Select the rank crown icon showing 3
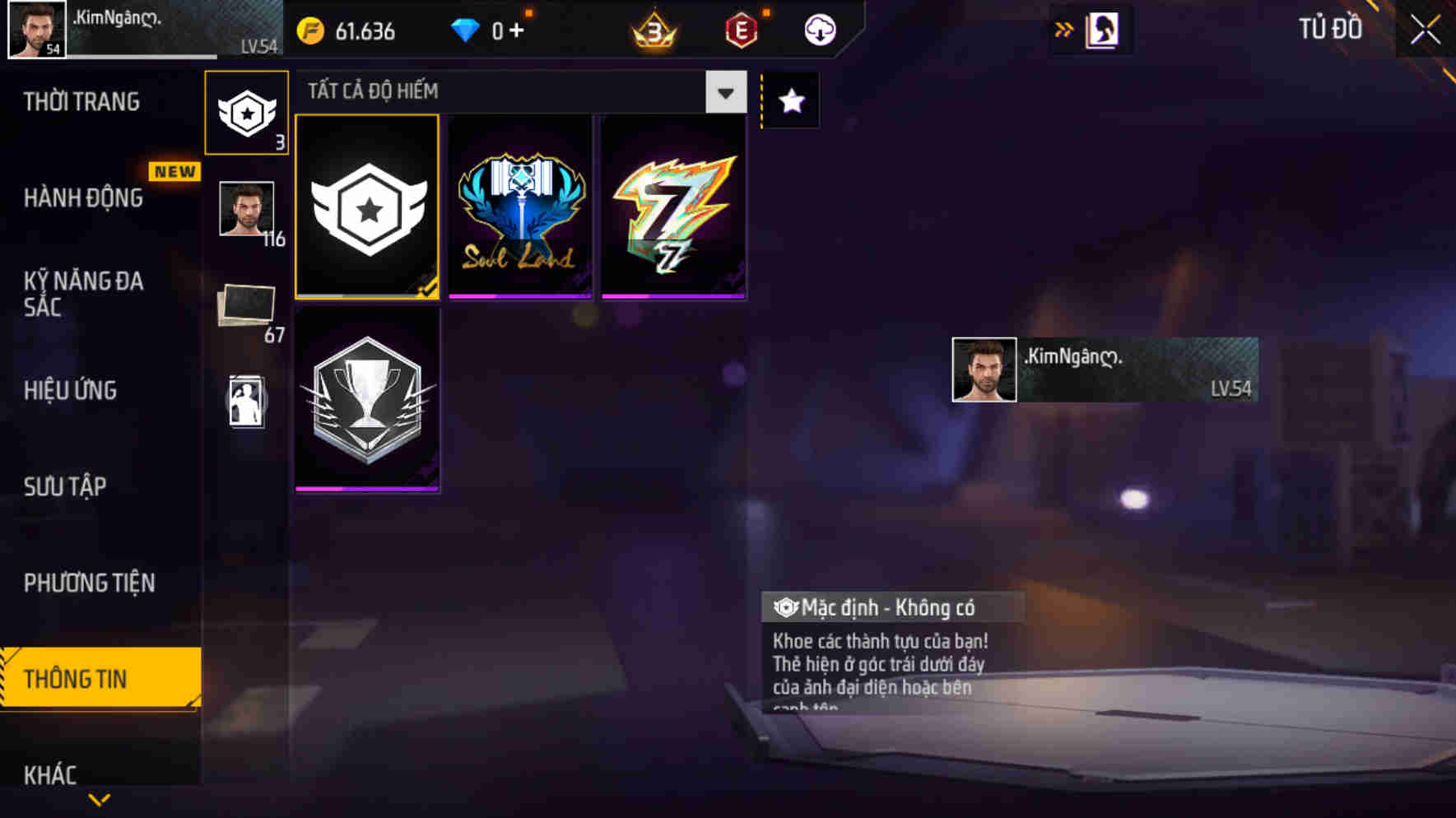The height and width of the screenshot is (818, 1456). [x=650, y=30]
